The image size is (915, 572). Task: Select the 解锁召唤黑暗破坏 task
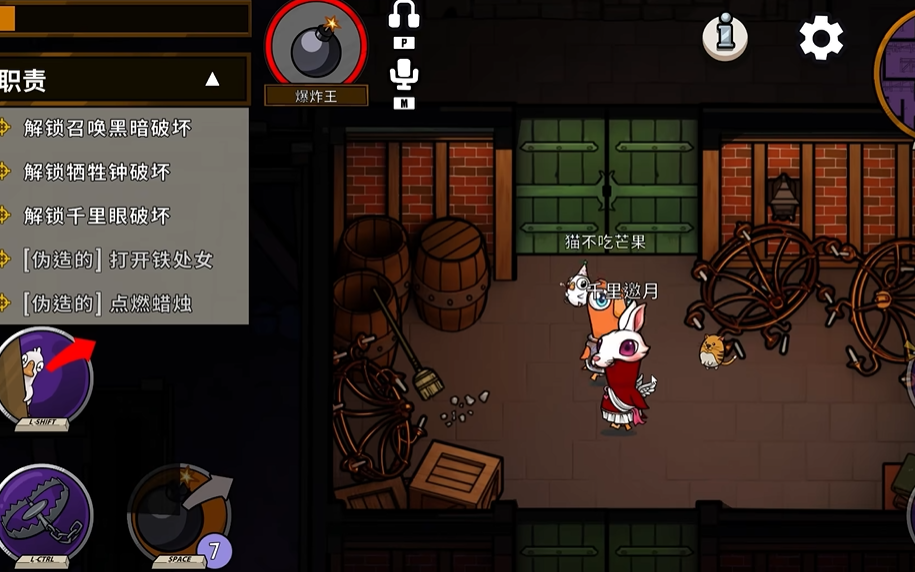[x=107, y=128]
